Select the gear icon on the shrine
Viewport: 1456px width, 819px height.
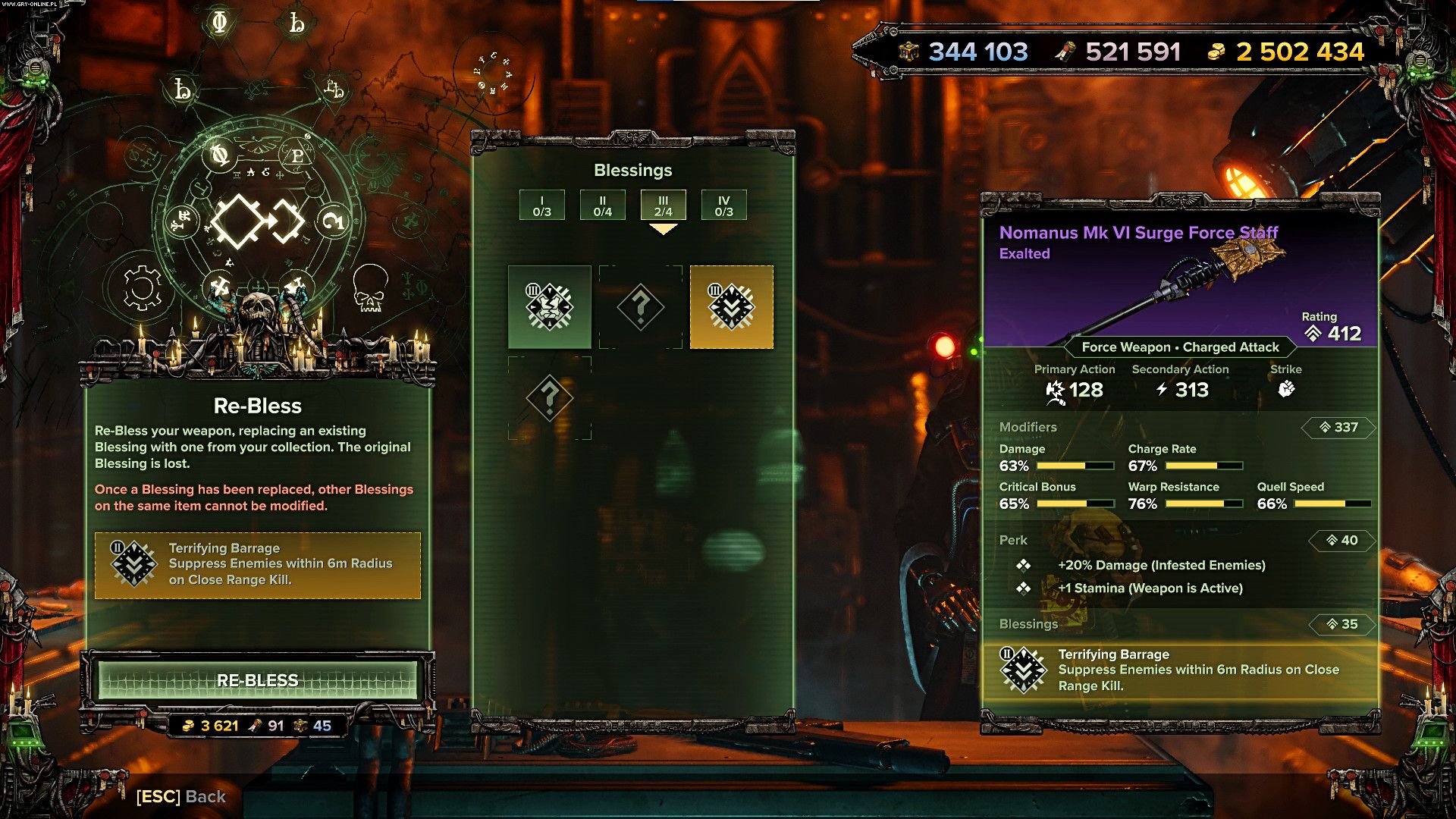click(142, 288)
